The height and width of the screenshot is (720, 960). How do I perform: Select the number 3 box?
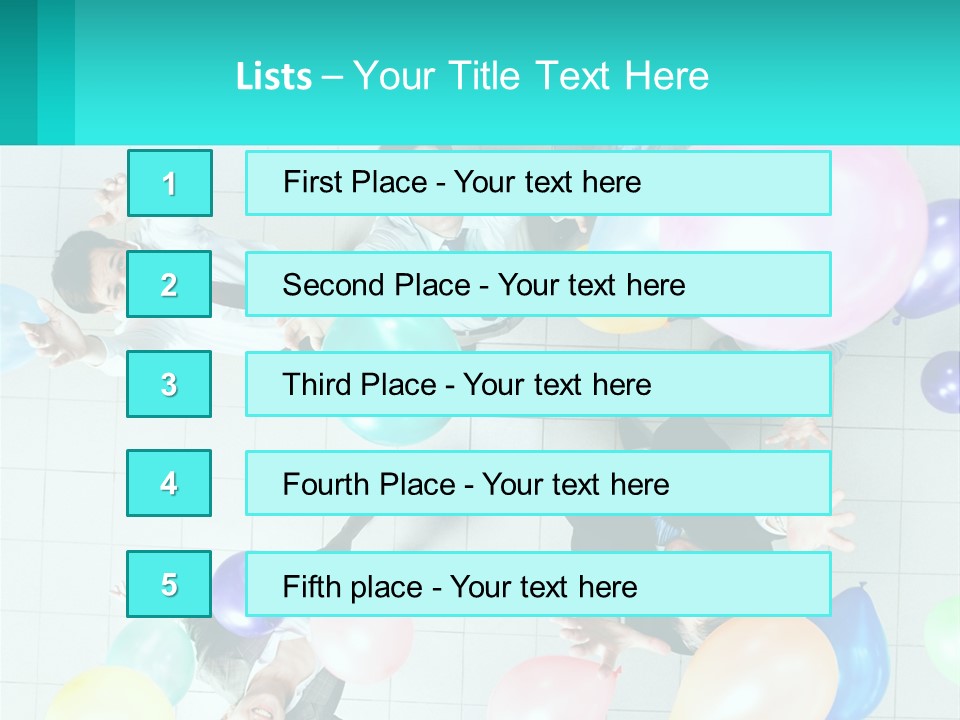coord(169,384)
